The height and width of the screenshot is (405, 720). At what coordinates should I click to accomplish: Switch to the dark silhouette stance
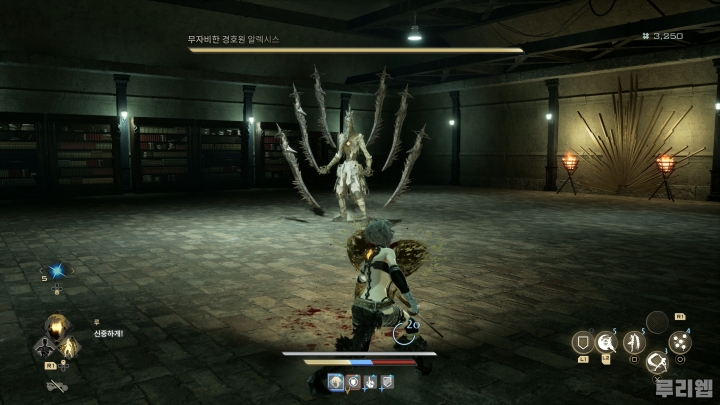[44, 348]
